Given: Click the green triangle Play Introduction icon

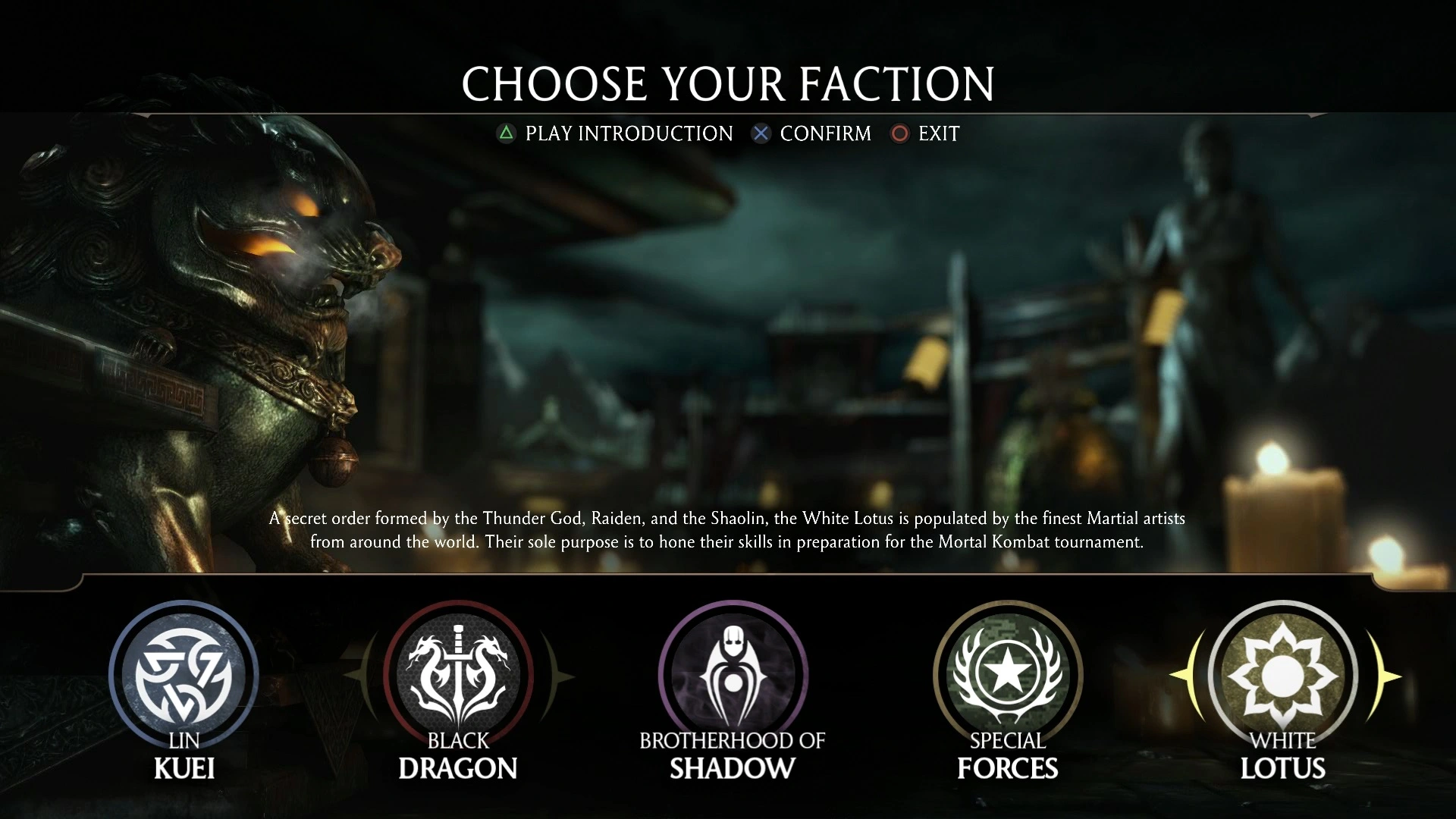Looking at the screenshot, I should coord(504,133).
